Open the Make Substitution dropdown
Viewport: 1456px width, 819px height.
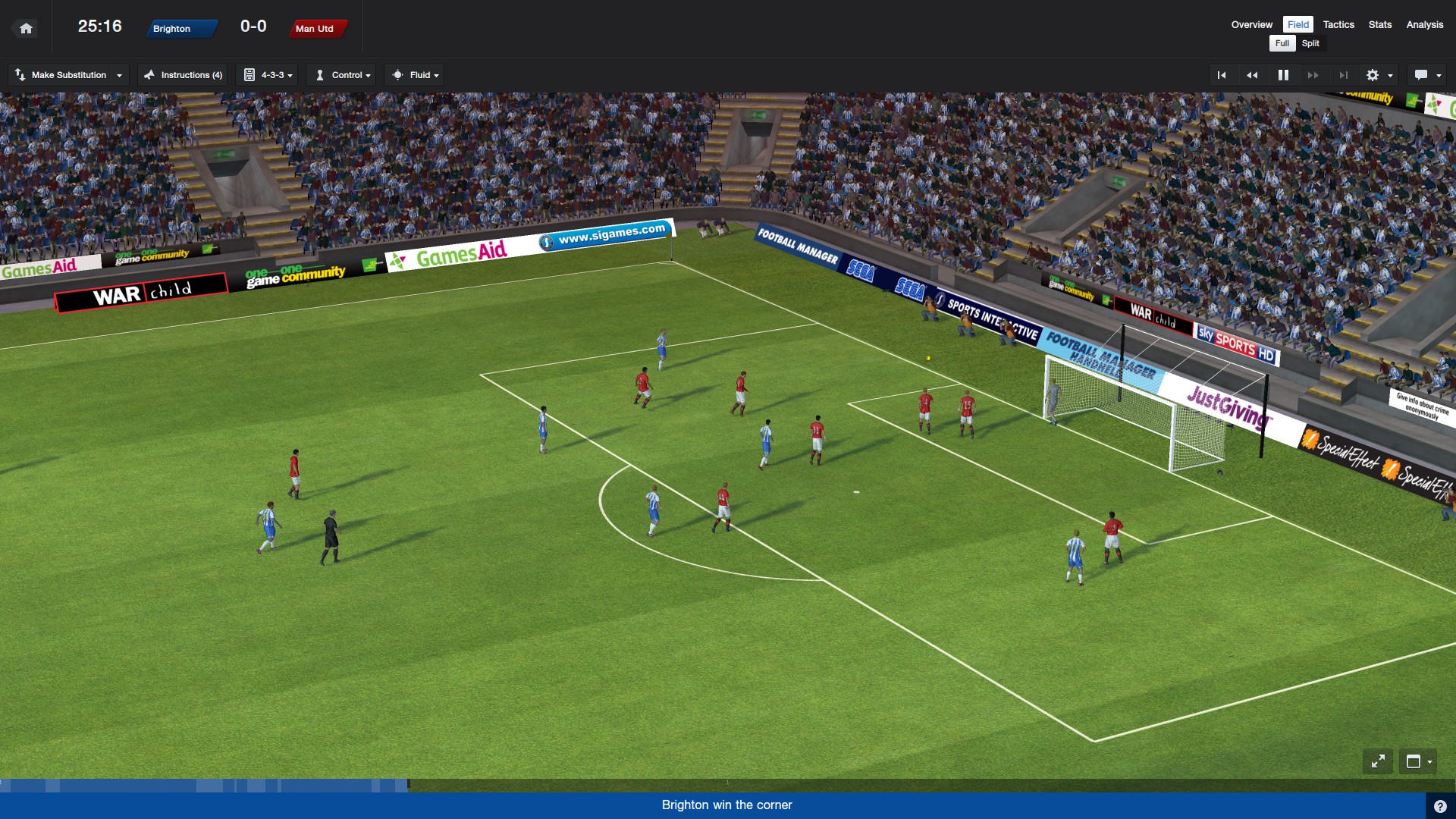(68, 75)
